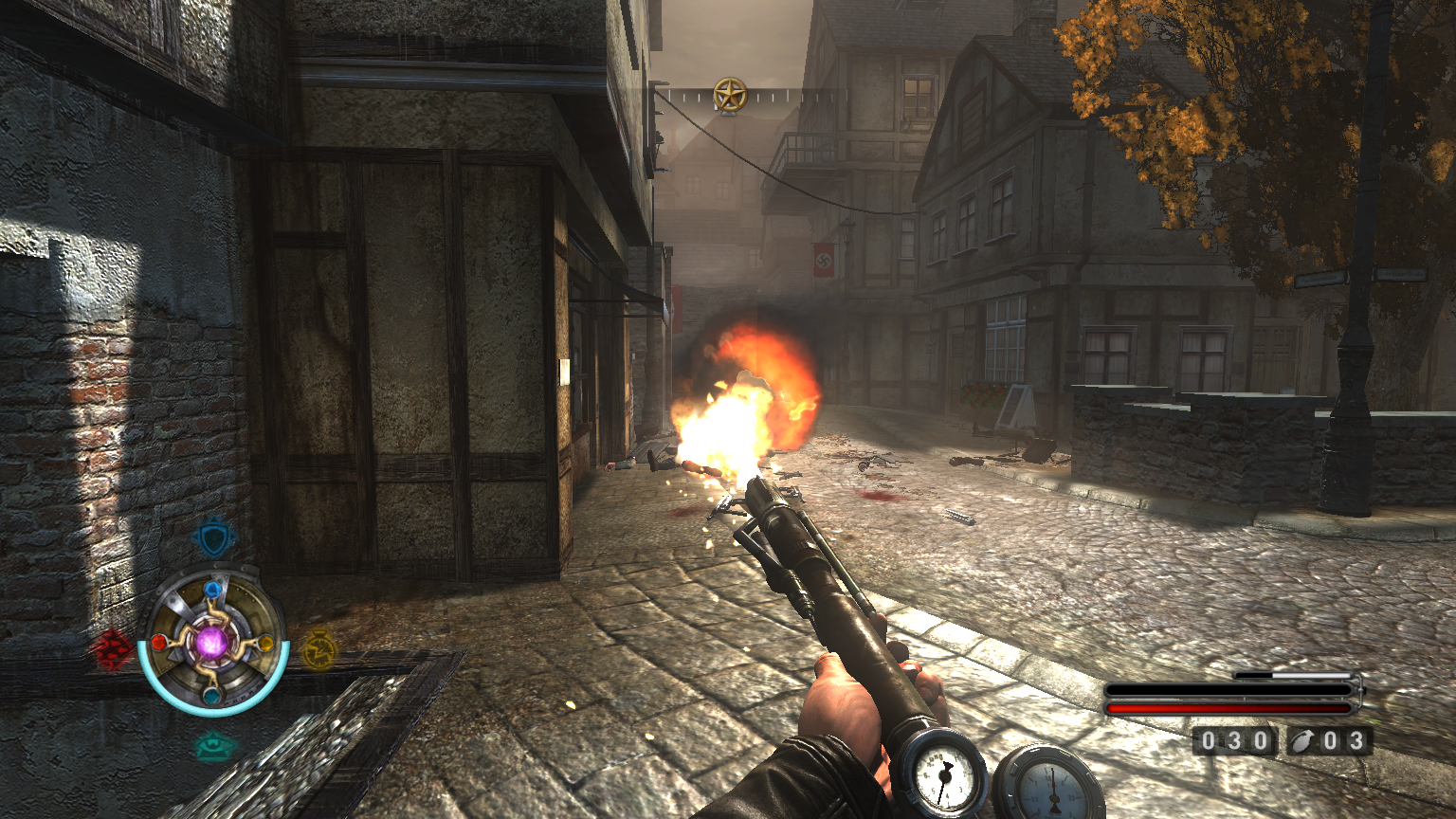Image resolution: width=1456 pixels, height=819 pixels.
Task: Toggle the teal eye Veil Sight power
Action: tap(216, 746)
